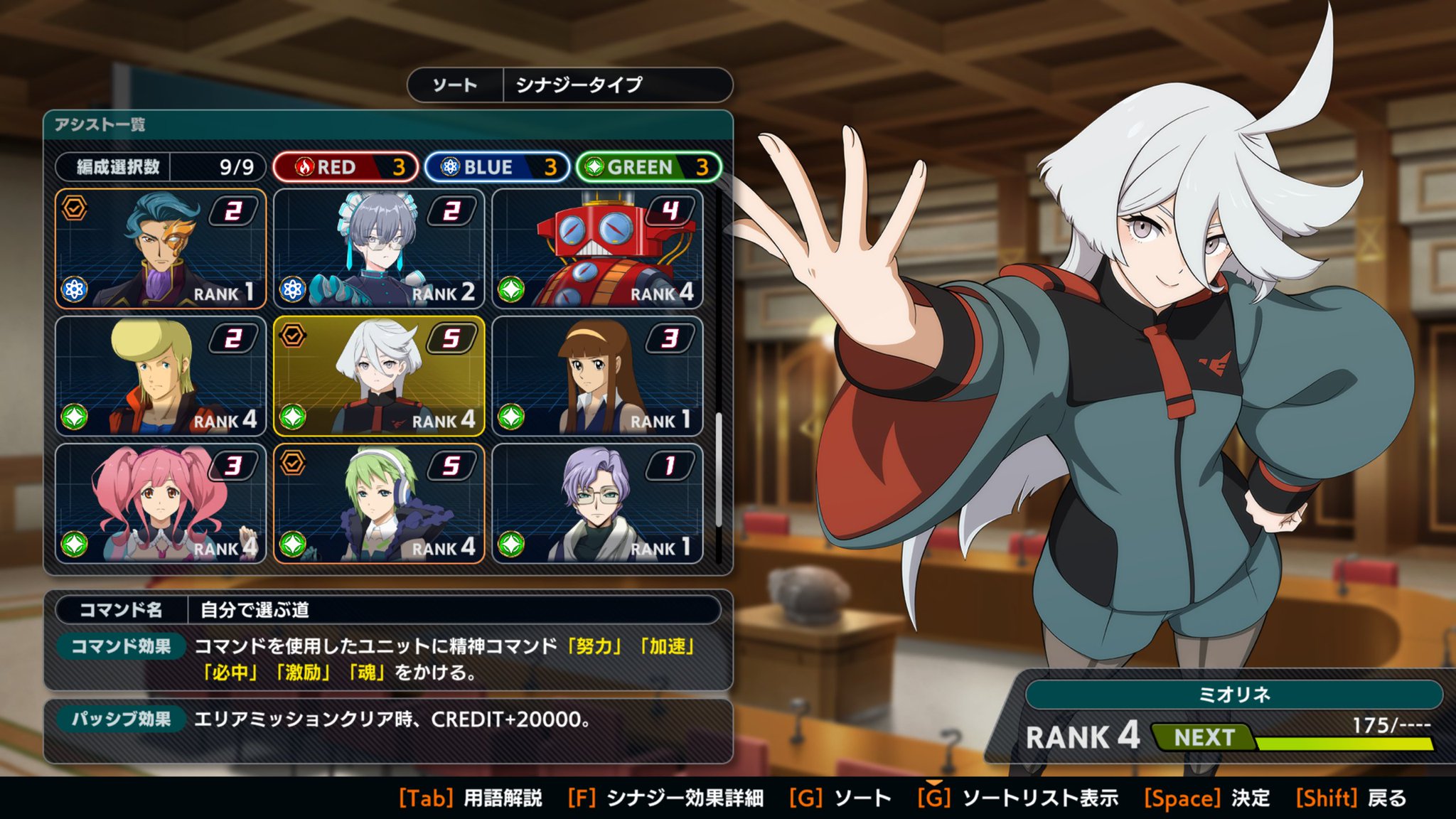The image size is (1456, 819).
Task: Click the BLUE synergy counter
Action: click(x=497, y=167)
